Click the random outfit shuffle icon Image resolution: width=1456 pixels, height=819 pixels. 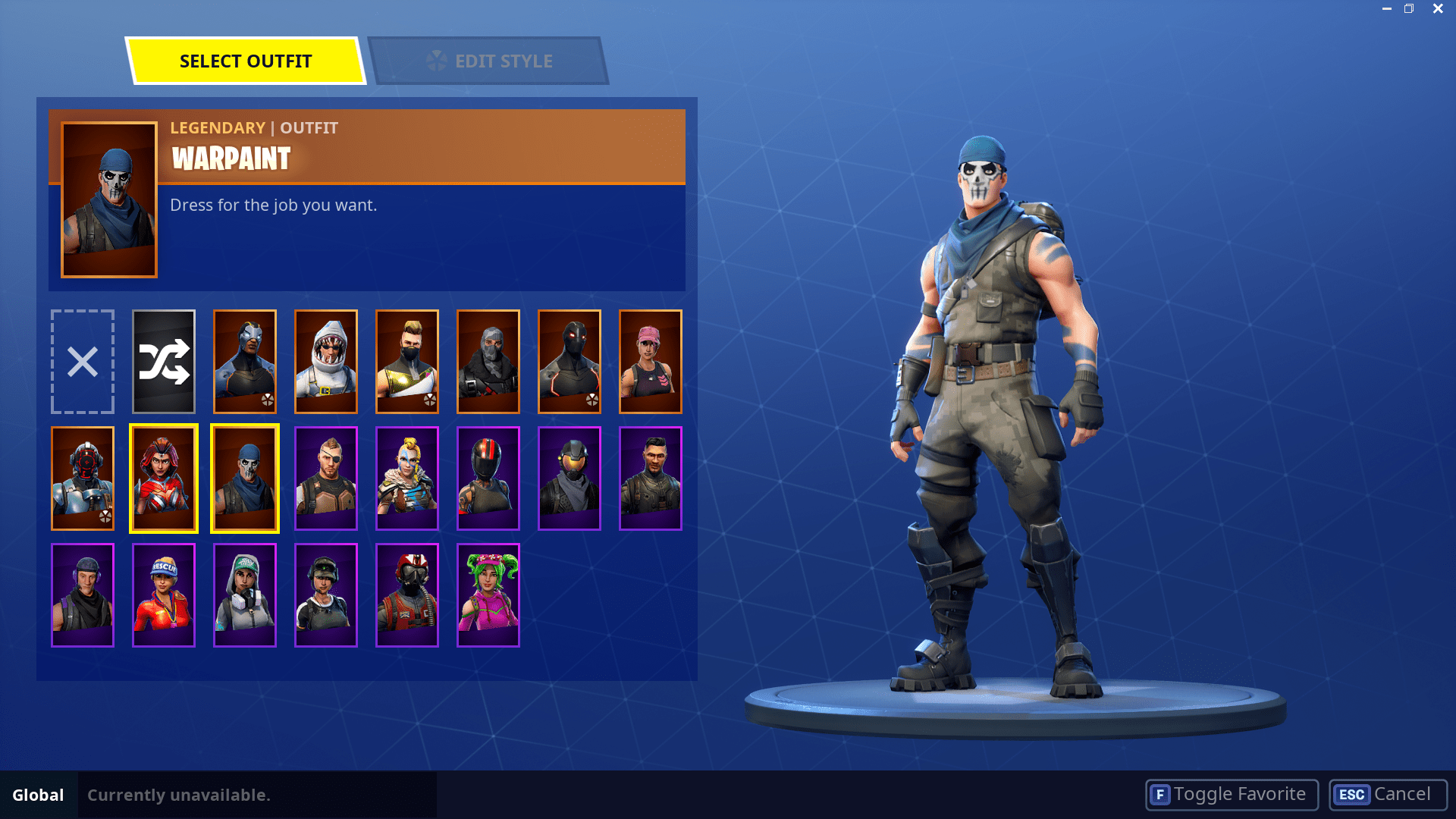[x=163, y=362]
